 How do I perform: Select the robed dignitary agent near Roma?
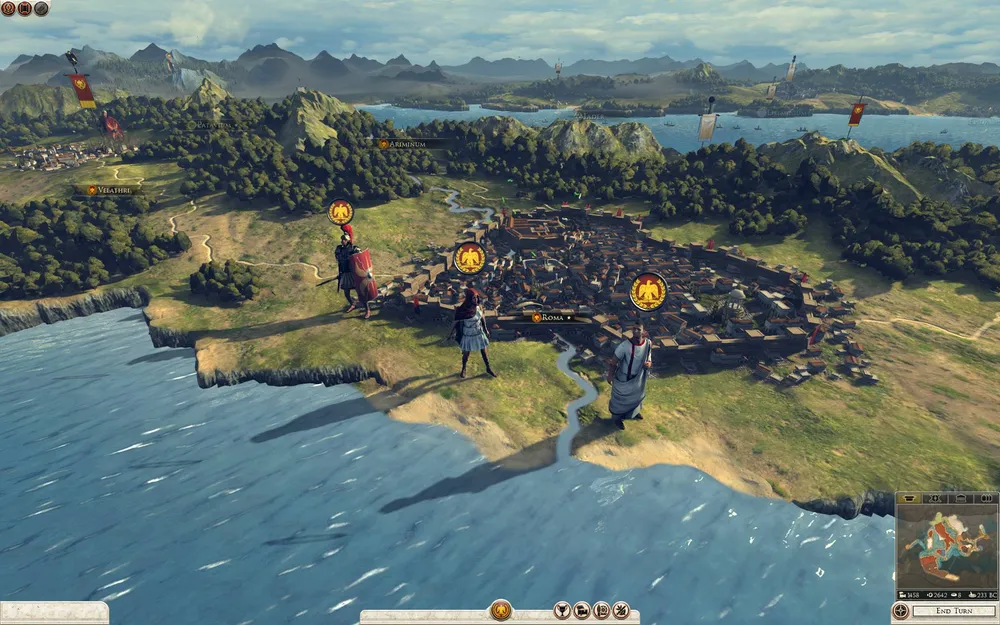[631, 375]
